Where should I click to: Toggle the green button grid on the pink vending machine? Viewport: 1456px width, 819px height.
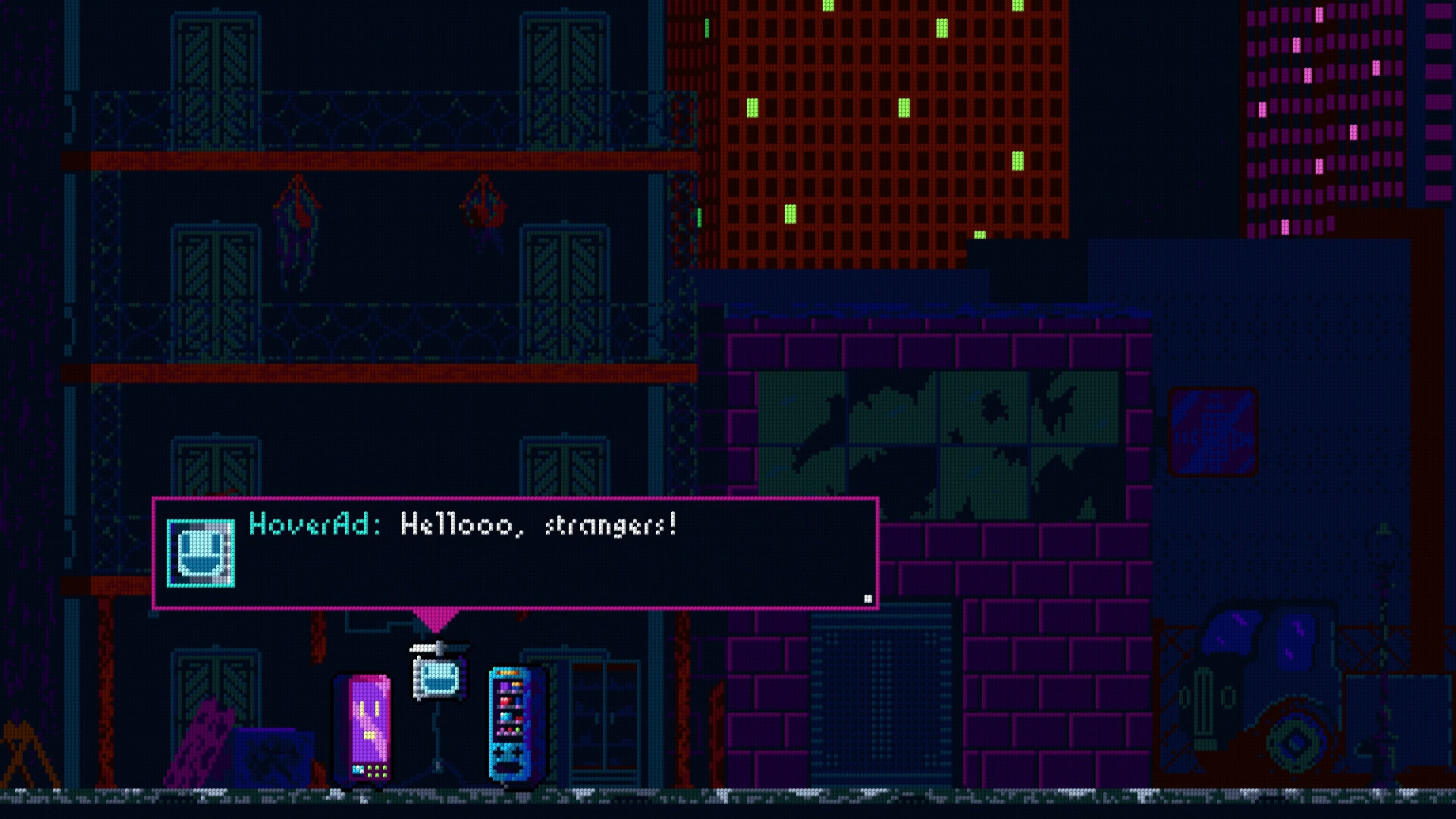377,770
